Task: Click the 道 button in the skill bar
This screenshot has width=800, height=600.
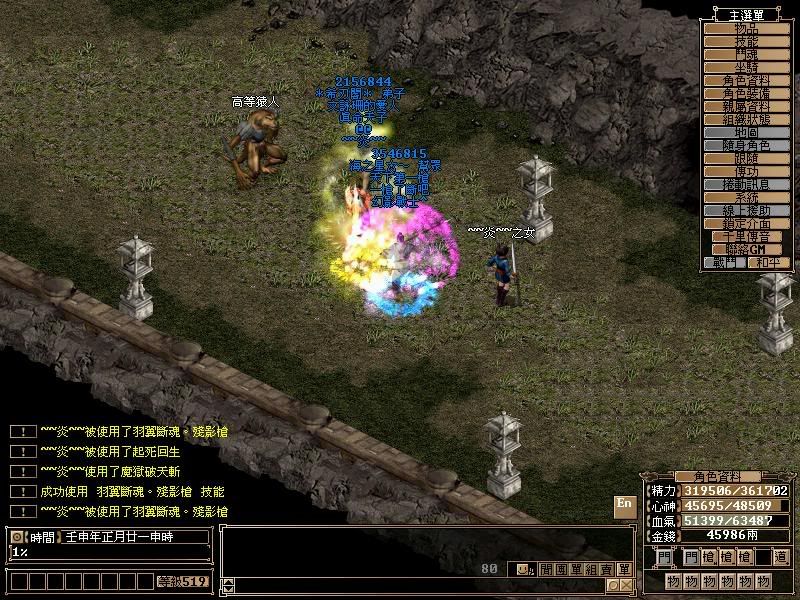Action: pos(780,557)
